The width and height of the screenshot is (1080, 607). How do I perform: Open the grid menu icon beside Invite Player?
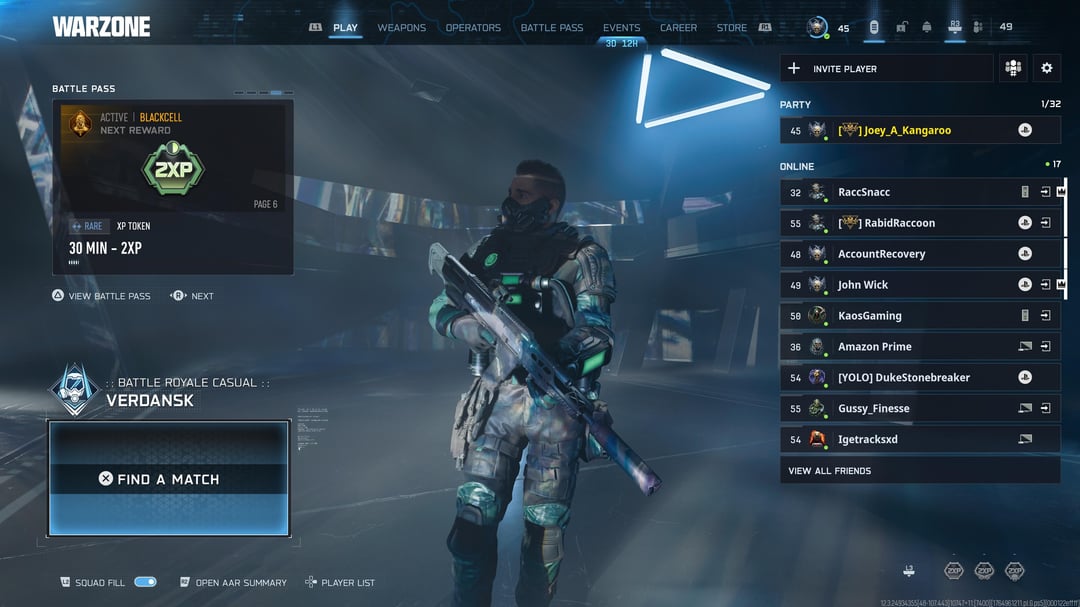click(x=1013, y=68)
